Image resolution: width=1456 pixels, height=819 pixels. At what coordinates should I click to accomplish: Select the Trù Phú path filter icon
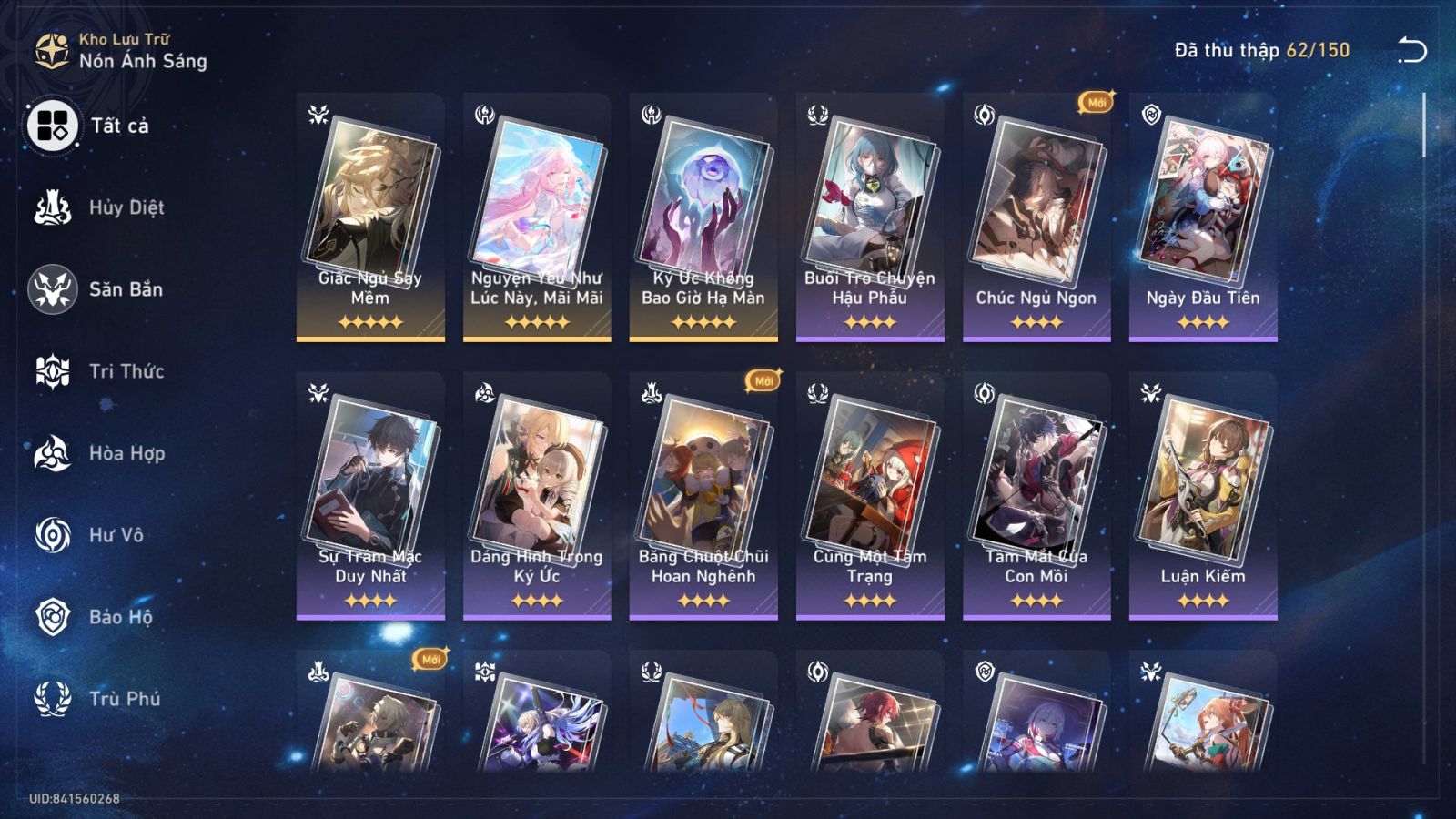tap(55, 699)
